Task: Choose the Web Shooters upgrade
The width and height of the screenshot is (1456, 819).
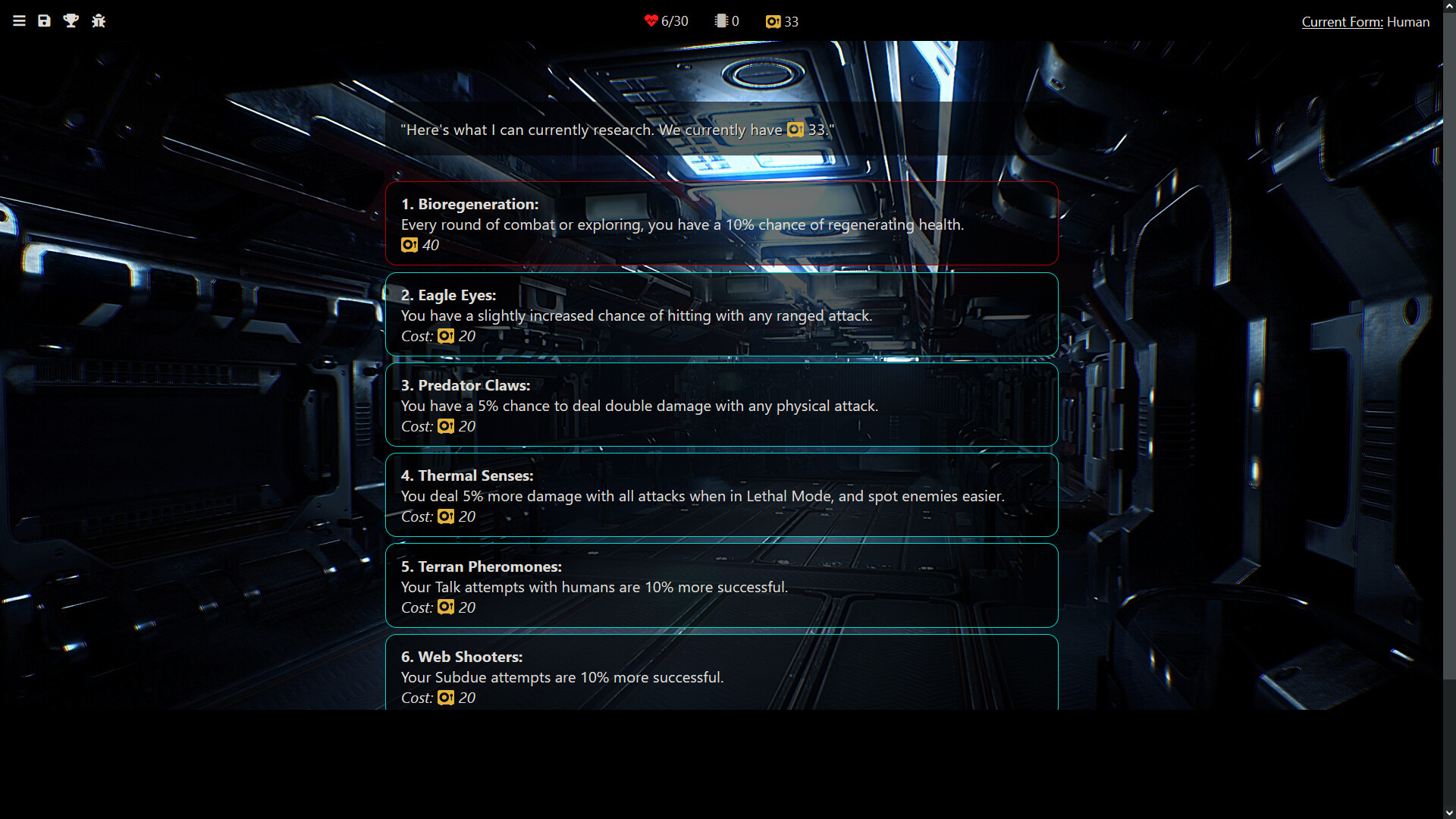Action: 721,675
